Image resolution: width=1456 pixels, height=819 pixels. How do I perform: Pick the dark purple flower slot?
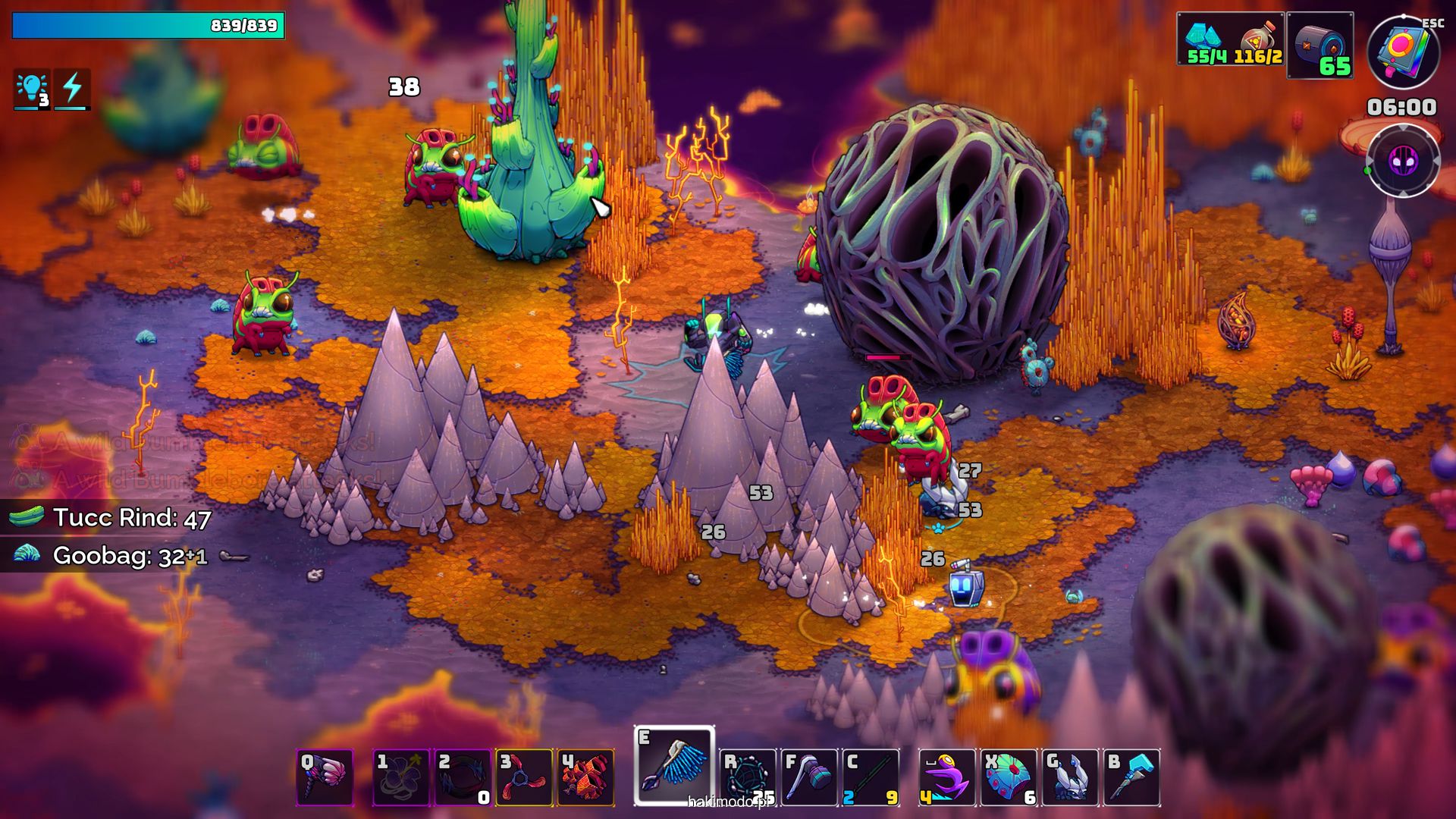point(400,777)
